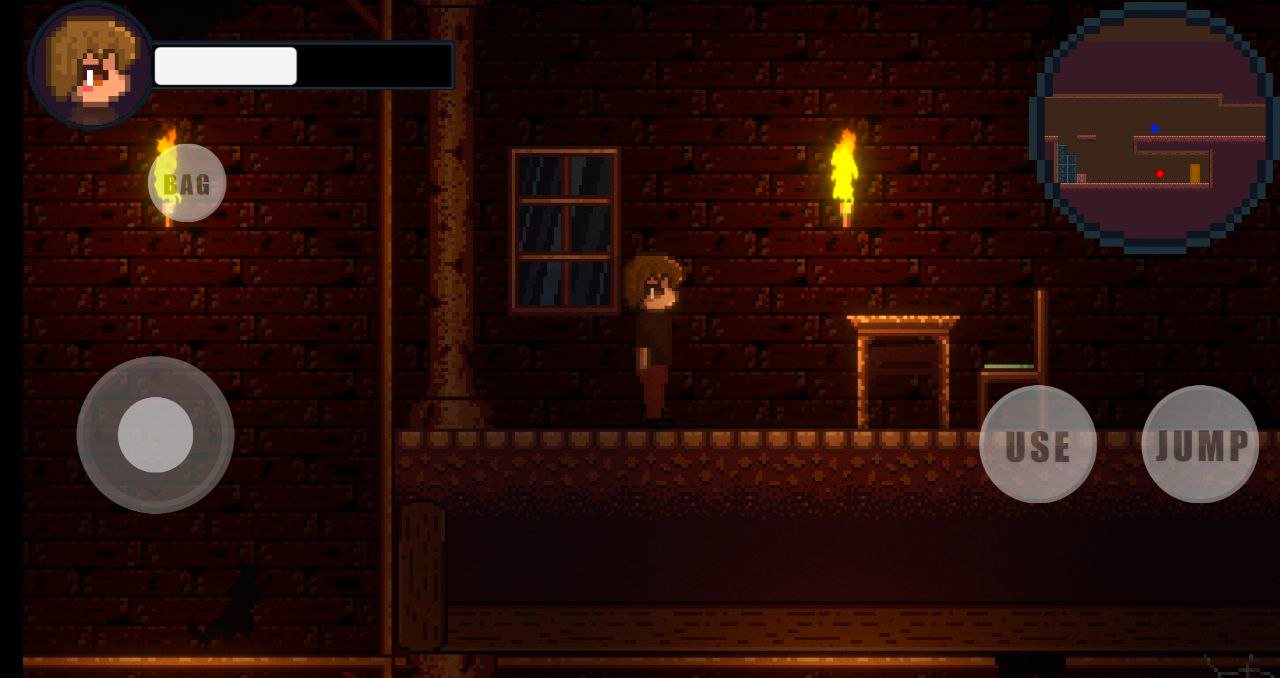Open the BAG inventory button

pos(187,183)
